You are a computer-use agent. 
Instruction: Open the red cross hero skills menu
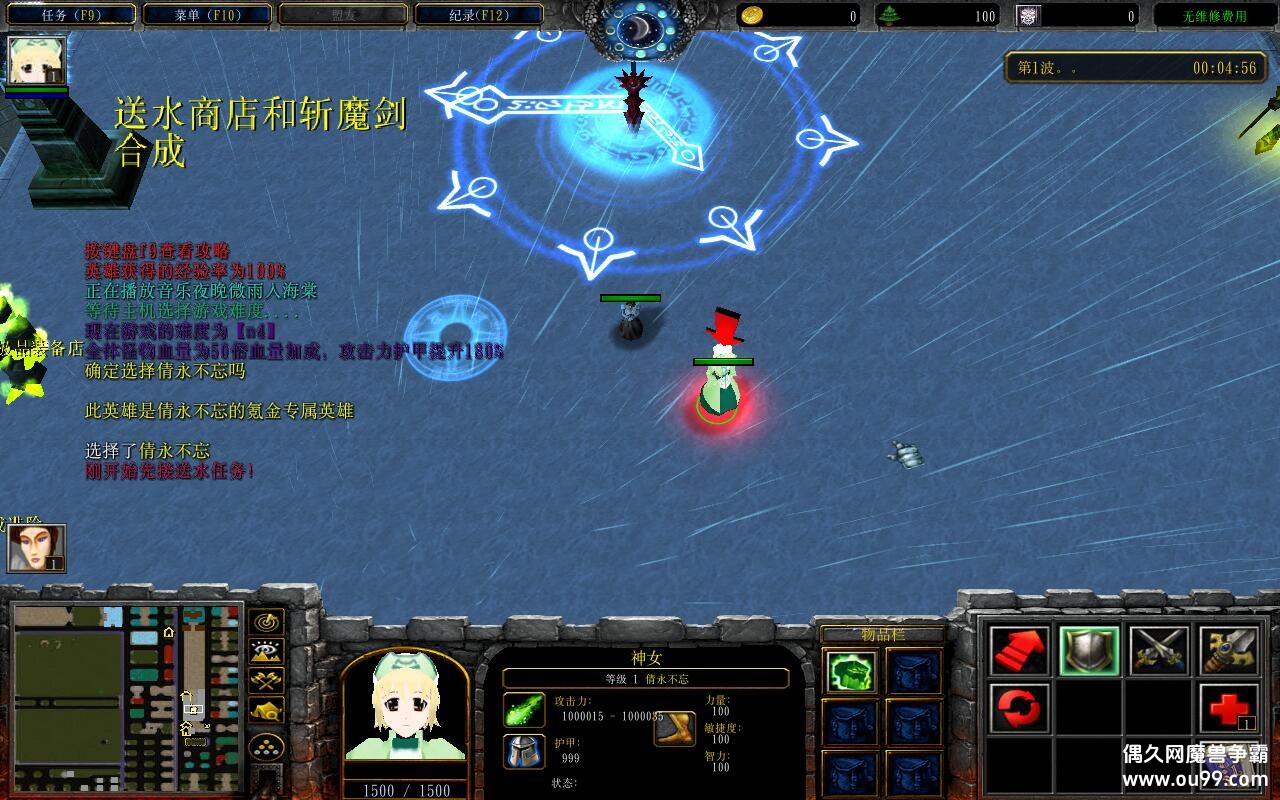coord(1229,709)
